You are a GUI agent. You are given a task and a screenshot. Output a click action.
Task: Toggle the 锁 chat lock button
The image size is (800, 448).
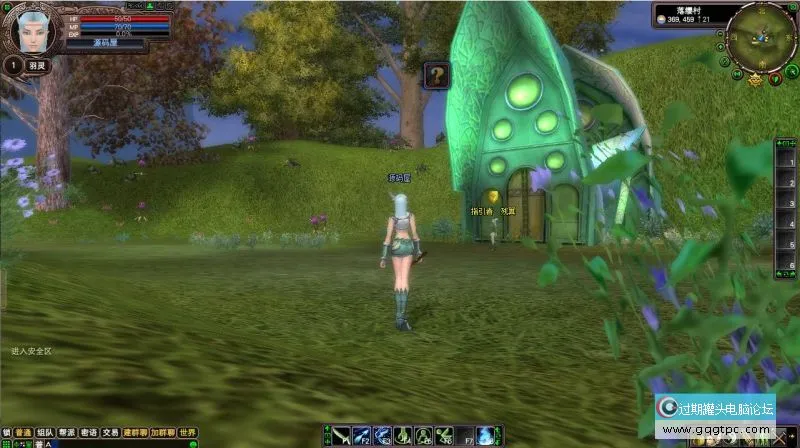coord(6,433)
